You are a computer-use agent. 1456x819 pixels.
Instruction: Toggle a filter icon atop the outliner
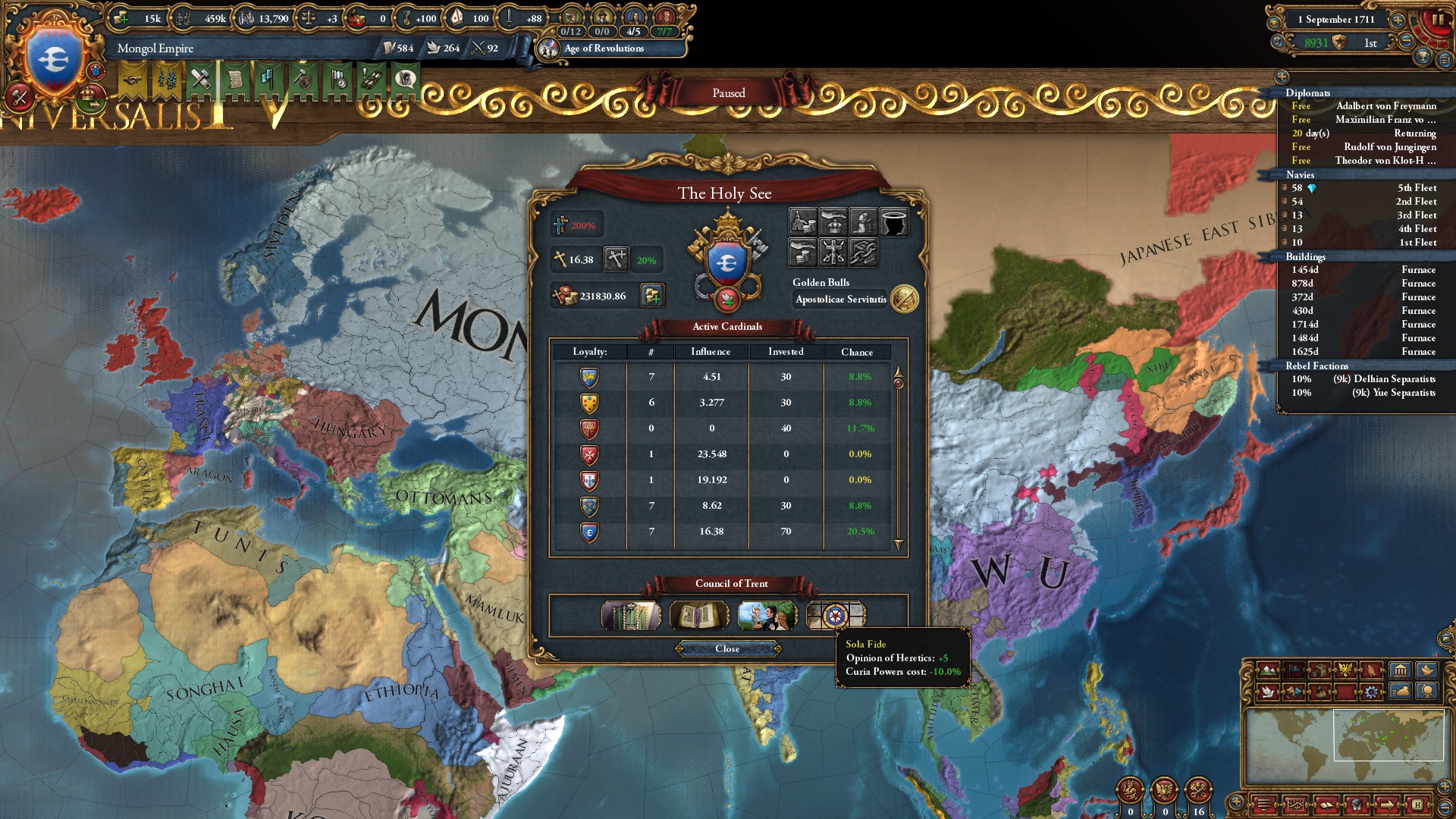1282,76
